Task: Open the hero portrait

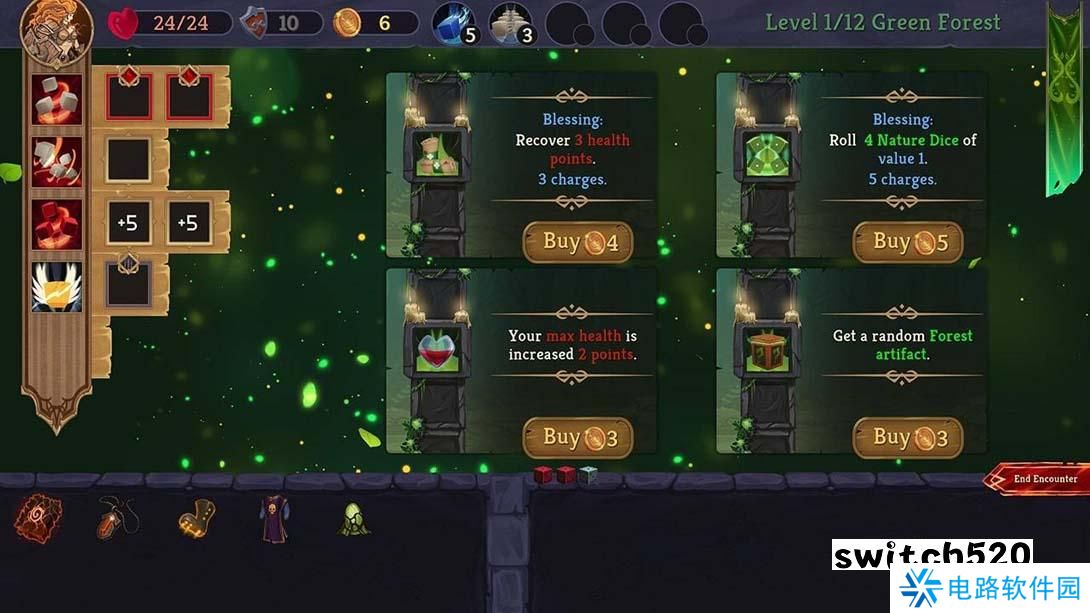Action: pos(56,29)
